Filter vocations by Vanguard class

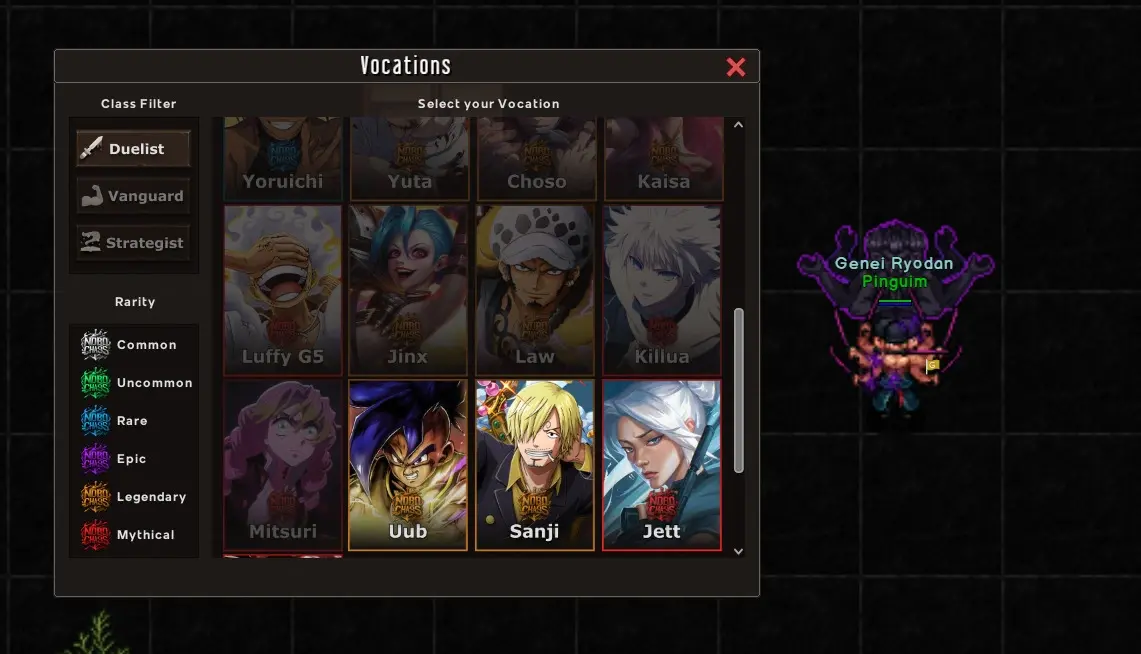pos(134,196)
